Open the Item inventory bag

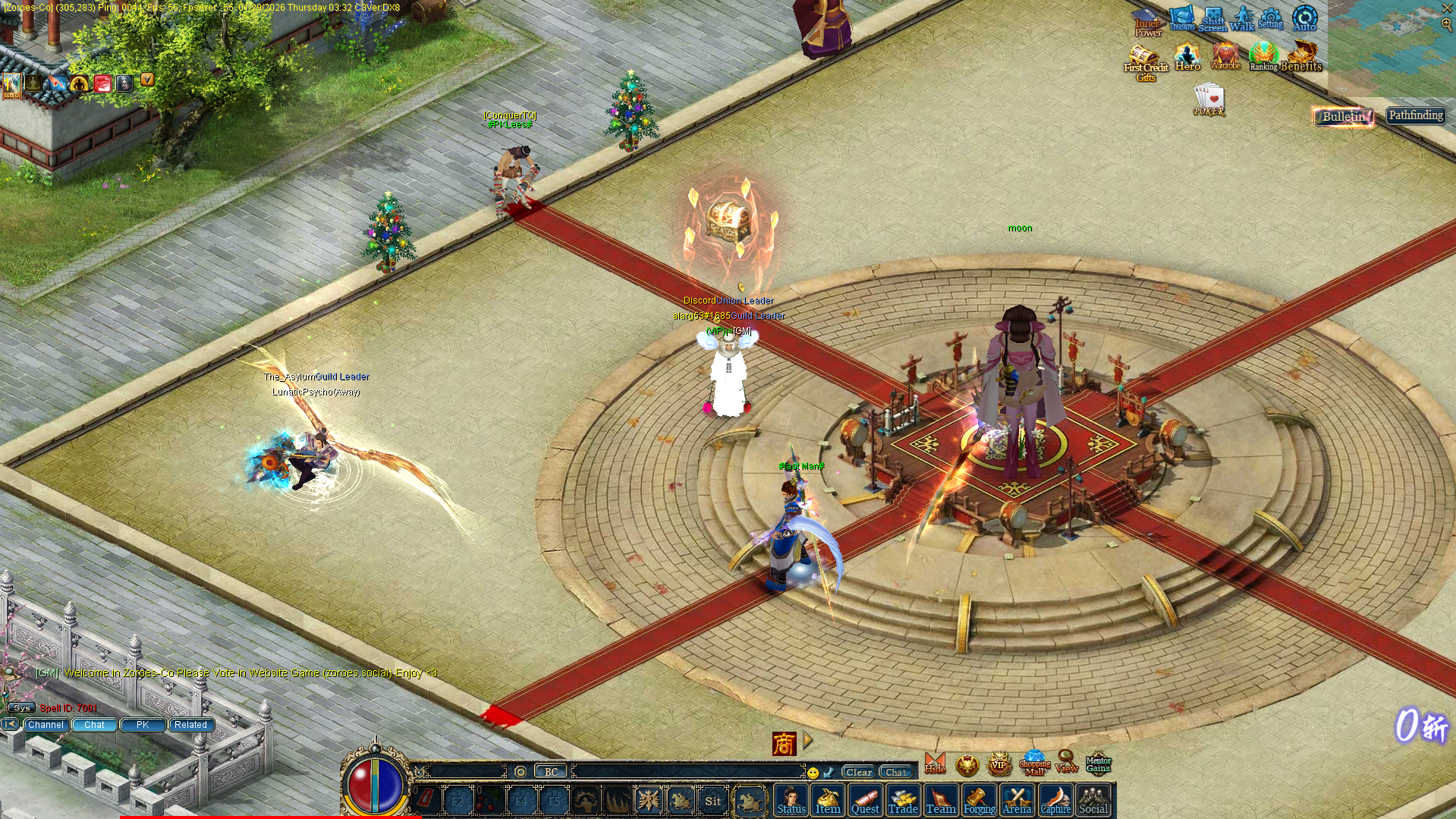828,801
